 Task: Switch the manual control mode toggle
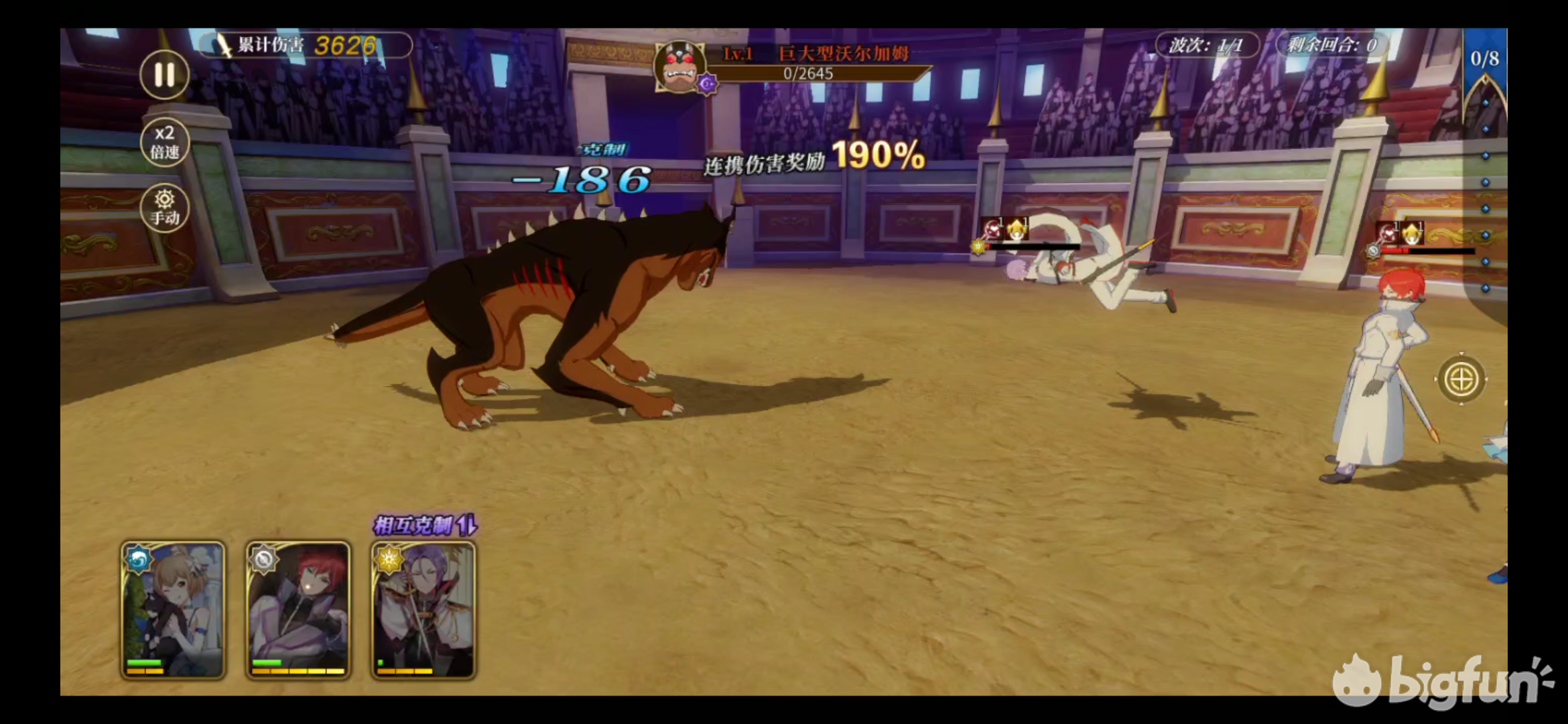pyautogui.click(x=164, y=208)
